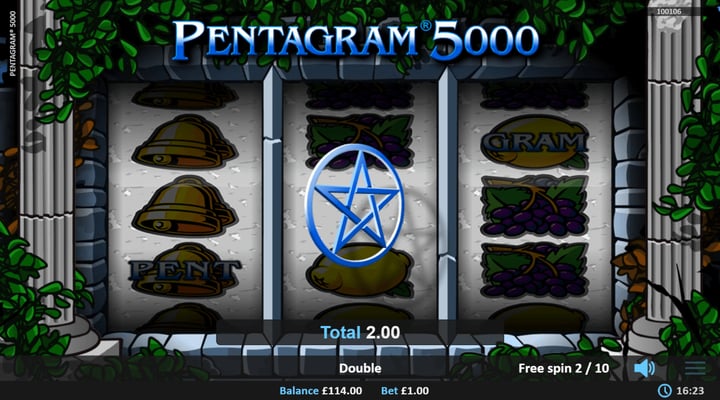
Task: Toggle the speaker sound icon
Action: 644,368
